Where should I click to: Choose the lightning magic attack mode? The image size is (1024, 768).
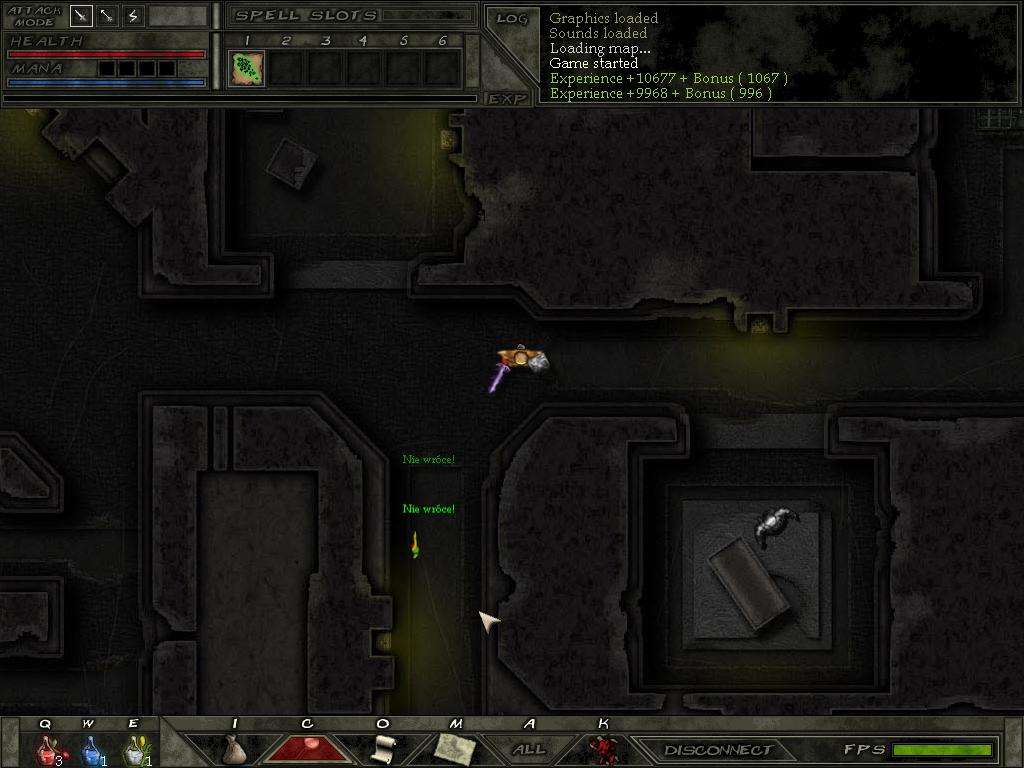coord(133,16)
